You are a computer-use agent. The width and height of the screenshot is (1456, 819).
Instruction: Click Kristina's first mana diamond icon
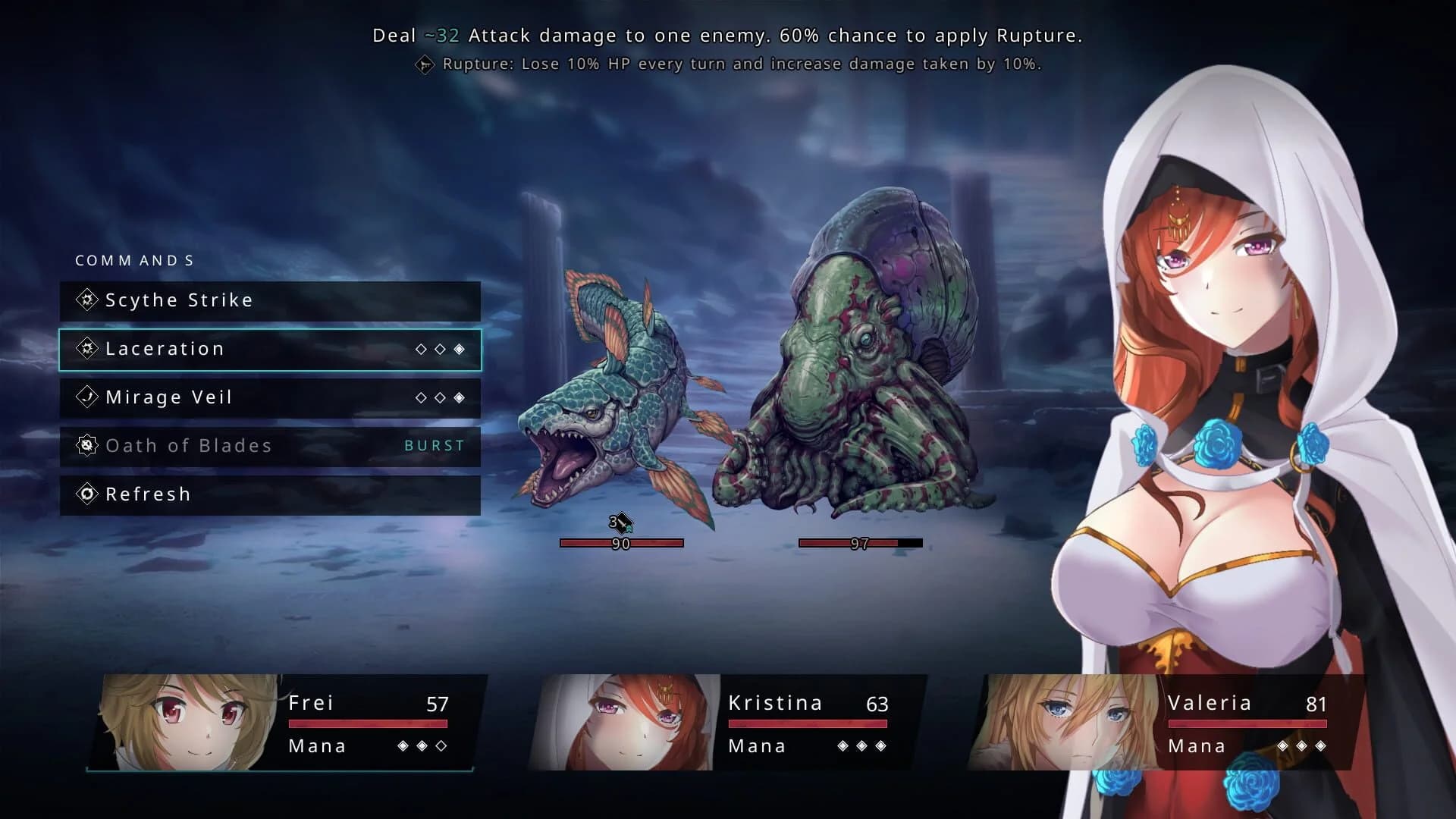coord(844,746)
